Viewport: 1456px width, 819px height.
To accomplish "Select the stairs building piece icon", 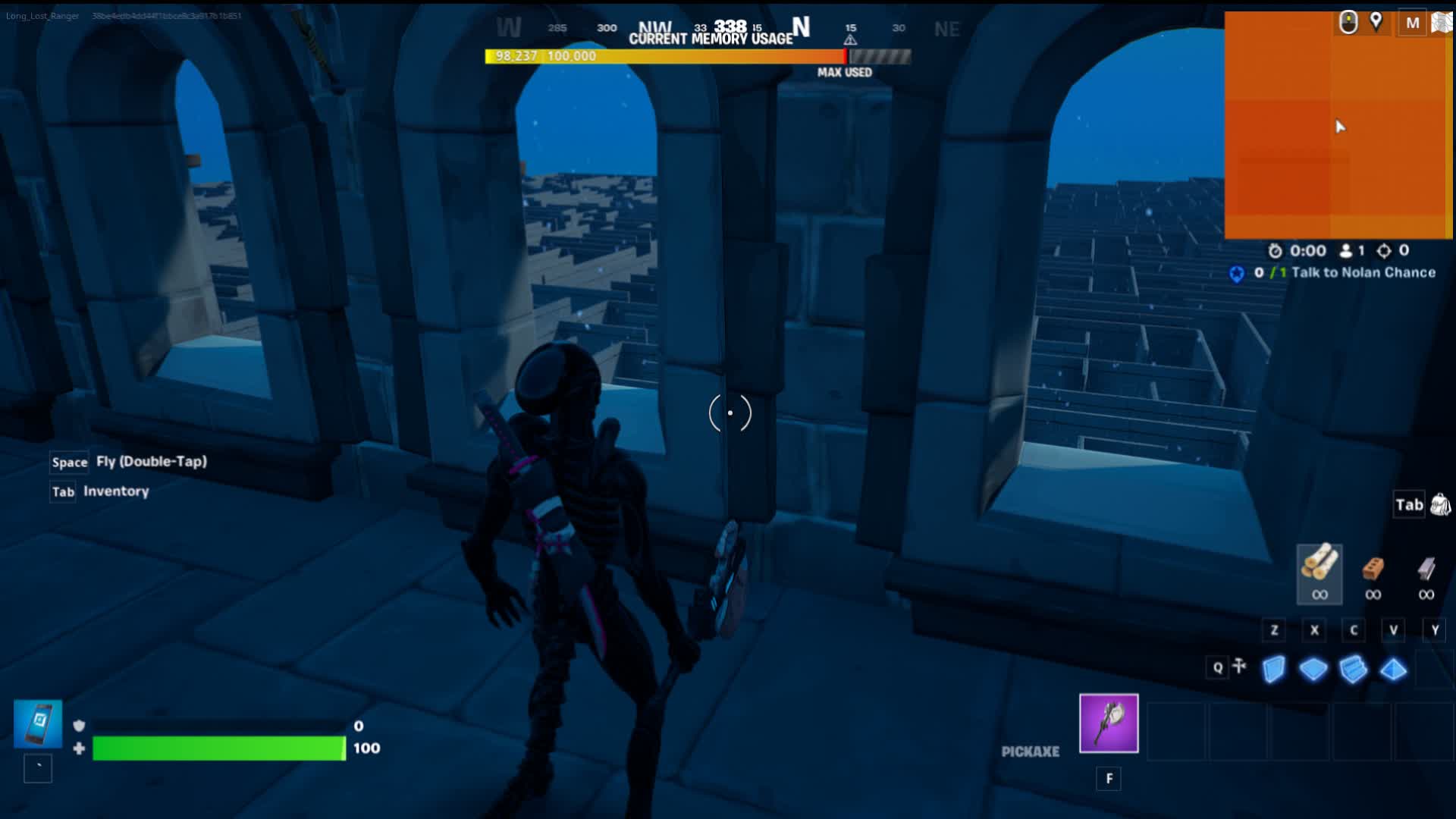I will [x=1354, y=670].
